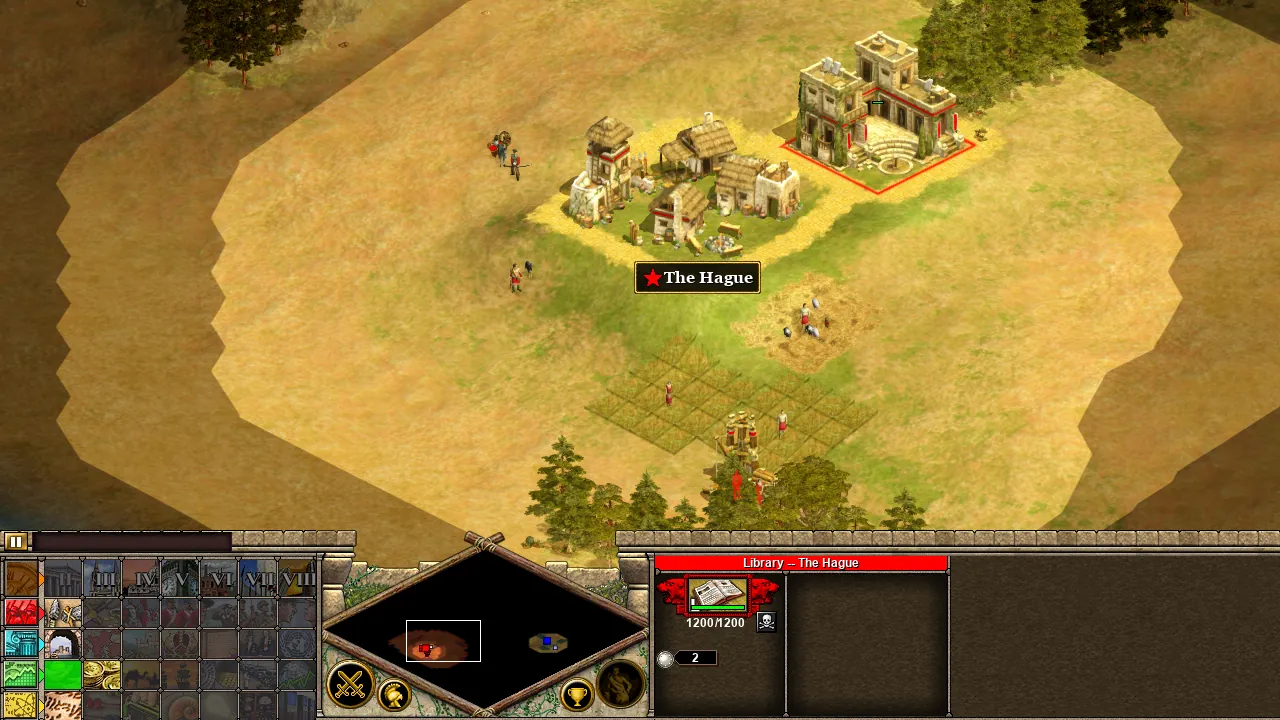
Task: Research the gold coins commerce technology
Action: click(x=101, y=675)
